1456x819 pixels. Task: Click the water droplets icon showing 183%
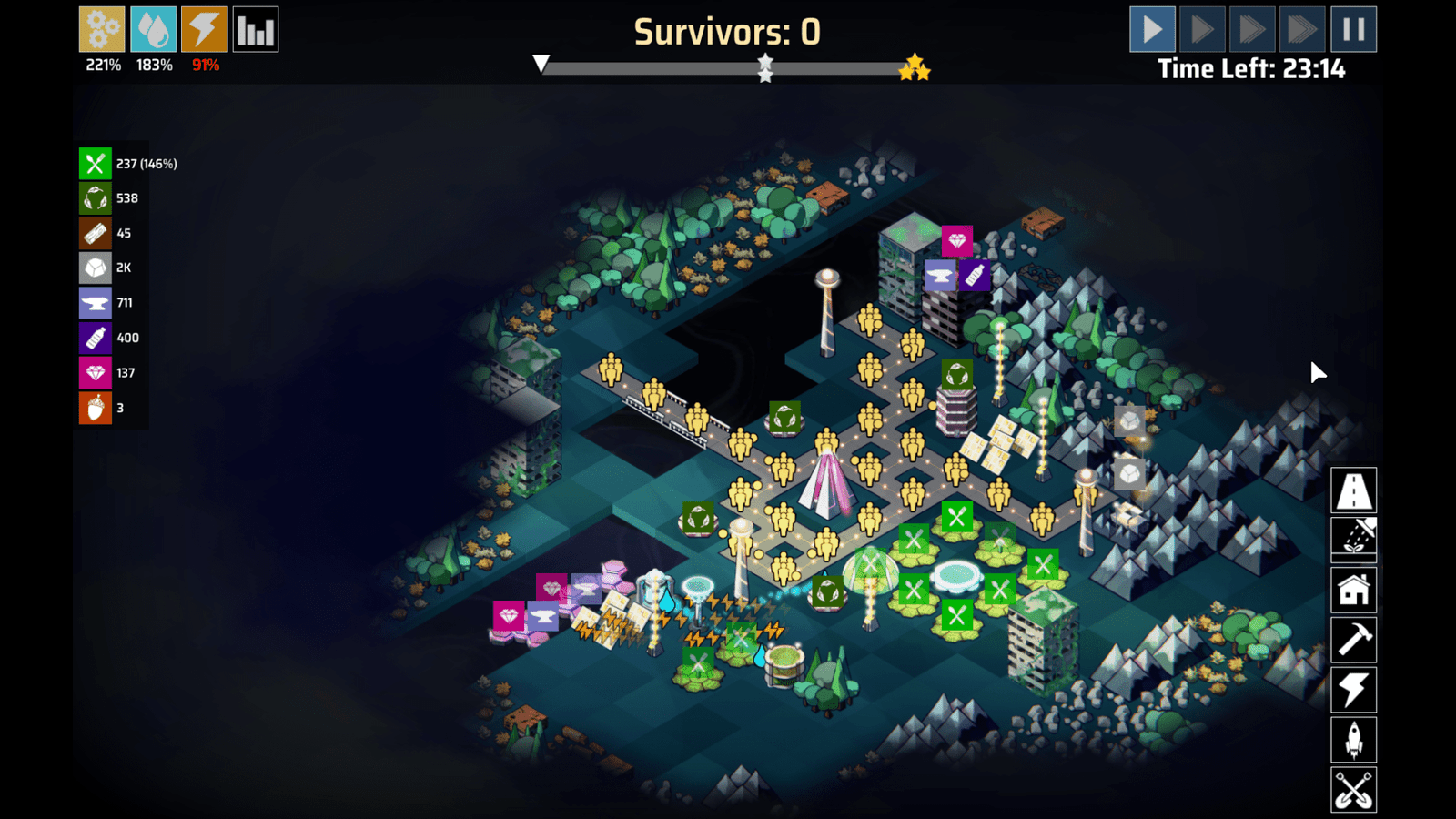[x=153, y=28]
